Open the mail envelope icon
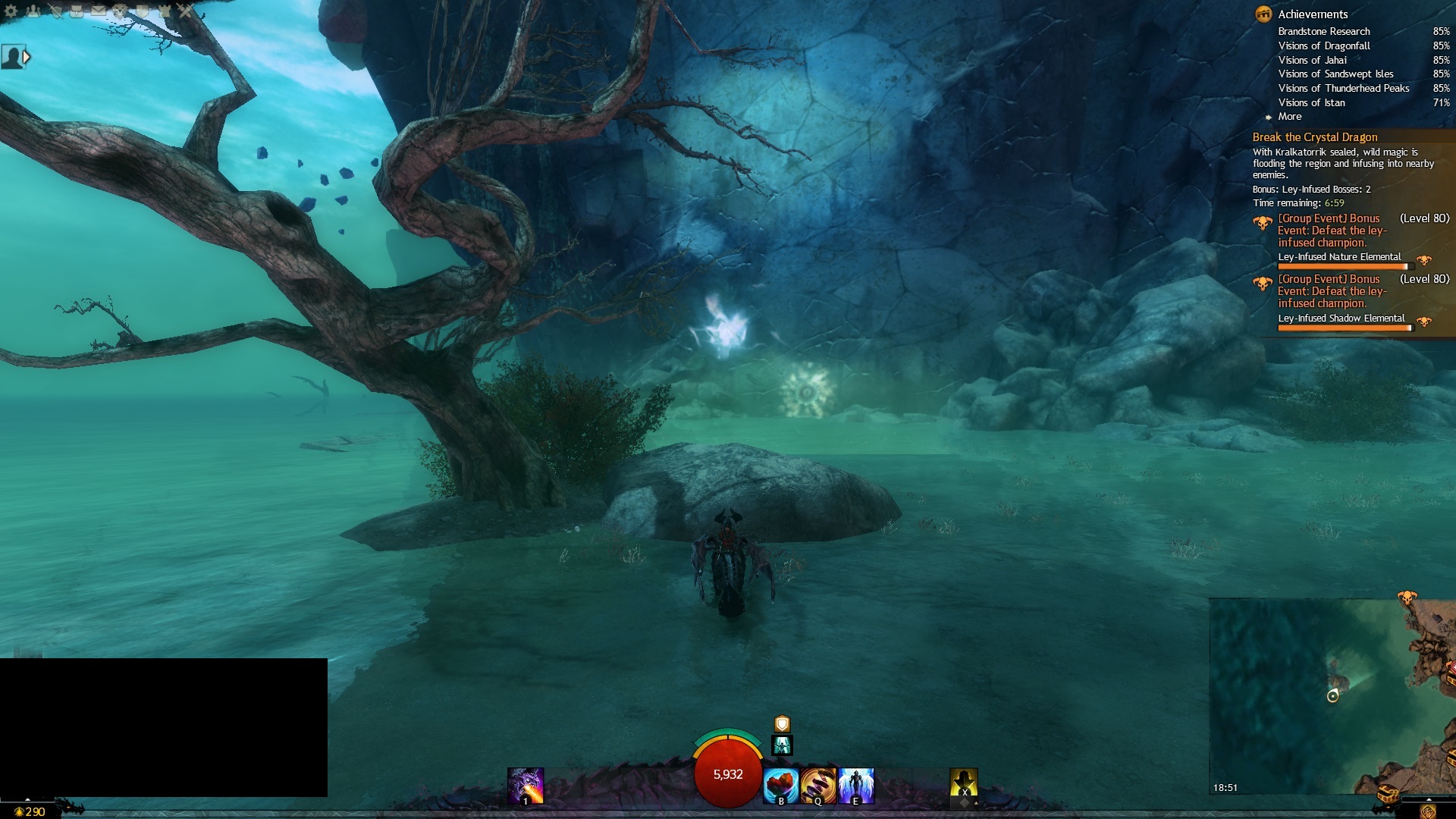This screenshot has width=1456, height=819. (99, 11)
